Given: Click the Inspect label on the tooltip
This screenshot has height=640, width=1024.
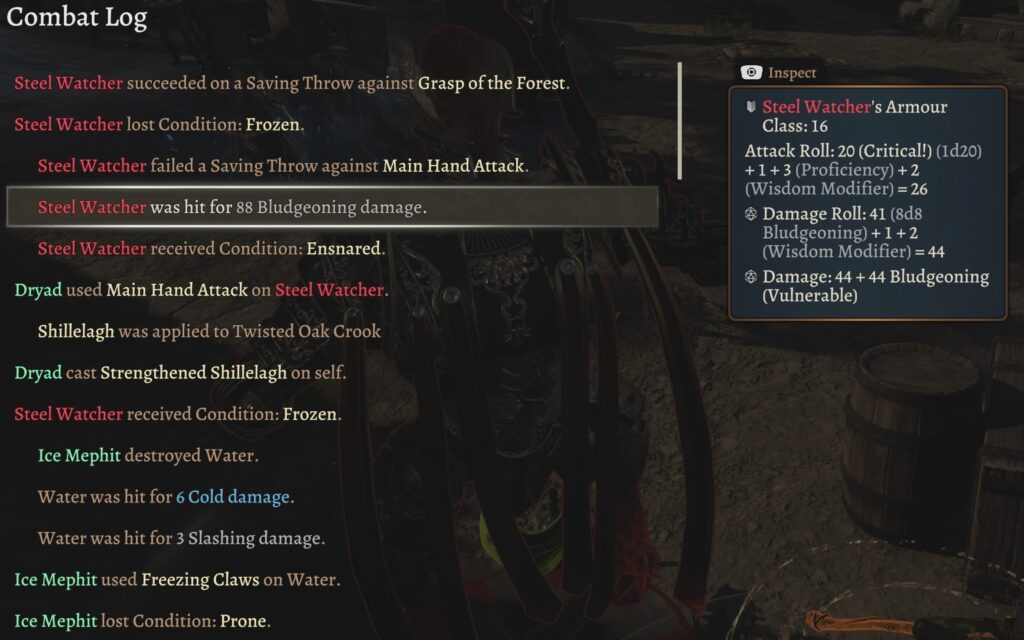Looking at the screenshot, I should click(791, 73).
